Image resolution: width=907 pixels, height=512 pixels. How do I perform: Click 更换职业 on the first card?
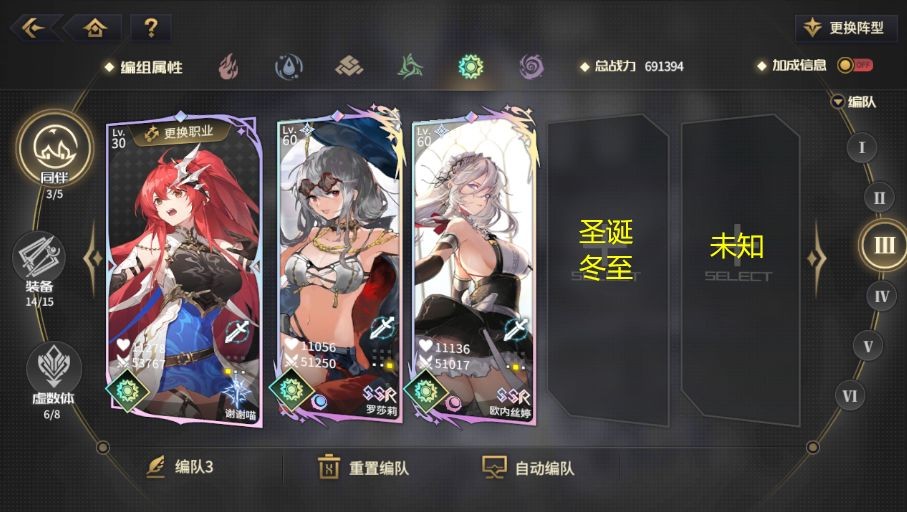pos(182,131)
